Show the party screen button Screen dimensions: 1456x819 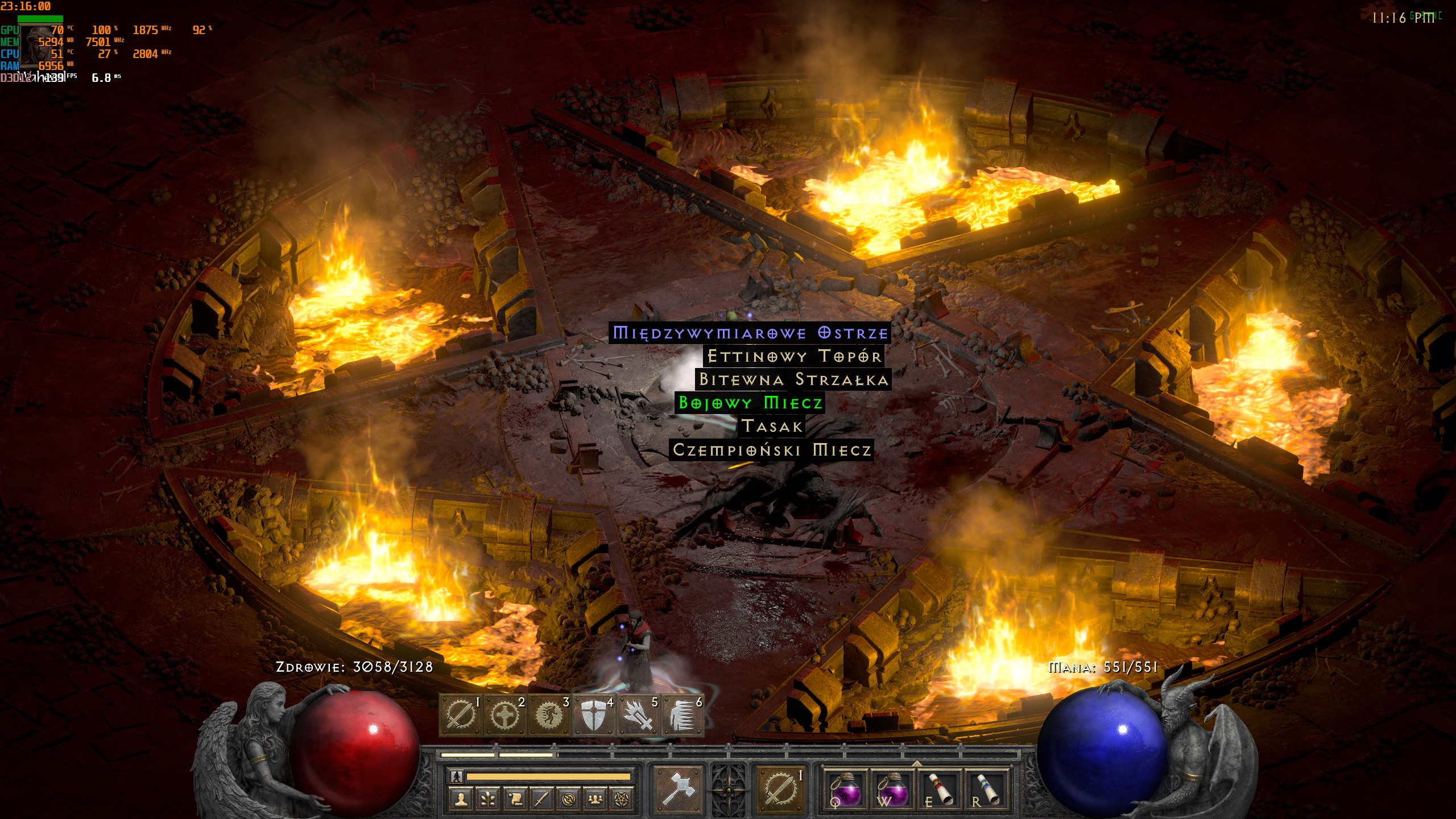pyautogui.click(x=595, y=799)
